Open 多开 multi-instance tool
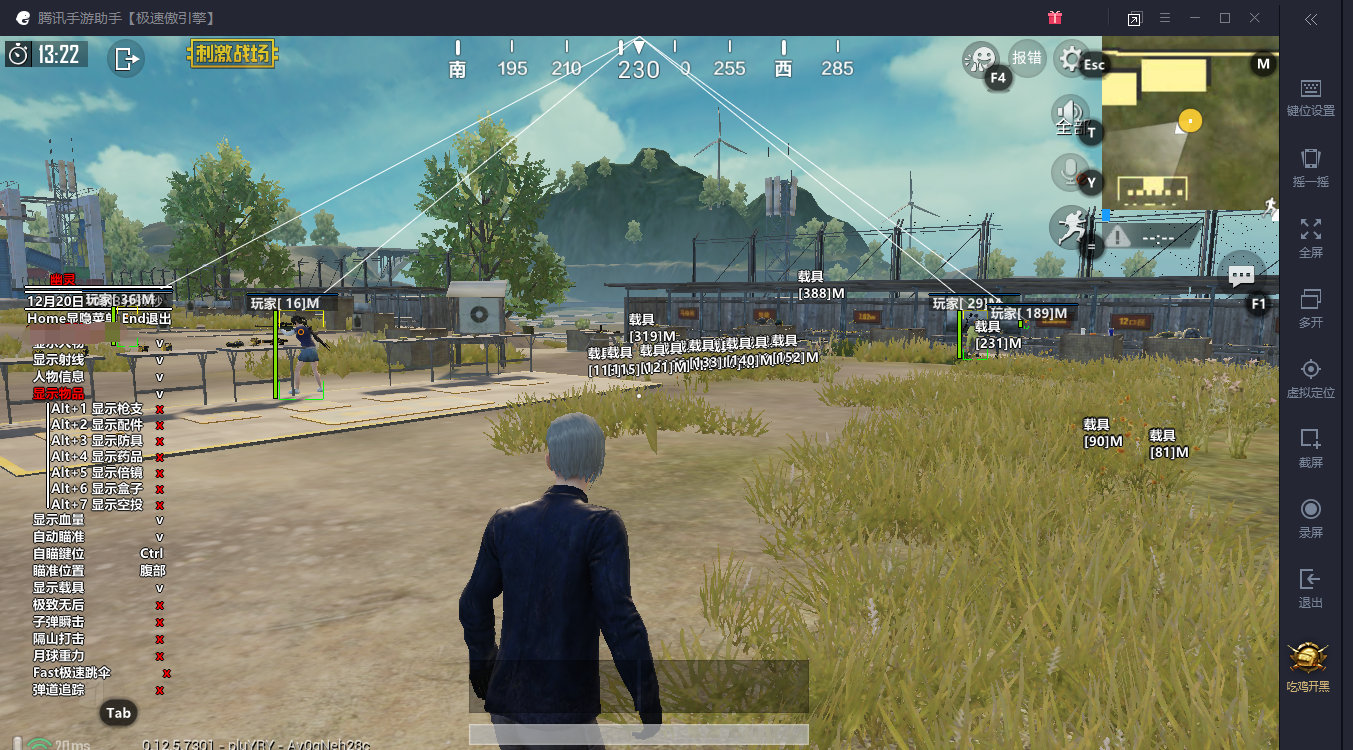This screenshot has height=750, width=1354. point(1310,308)
